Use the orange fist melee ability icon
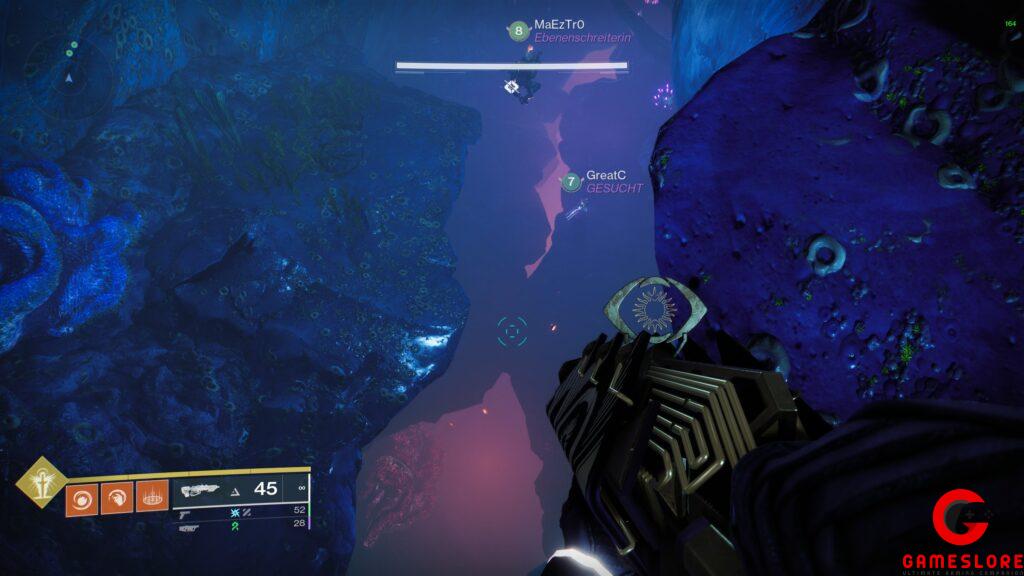This screenshot has width=1024, height=576. click(116, 497)
